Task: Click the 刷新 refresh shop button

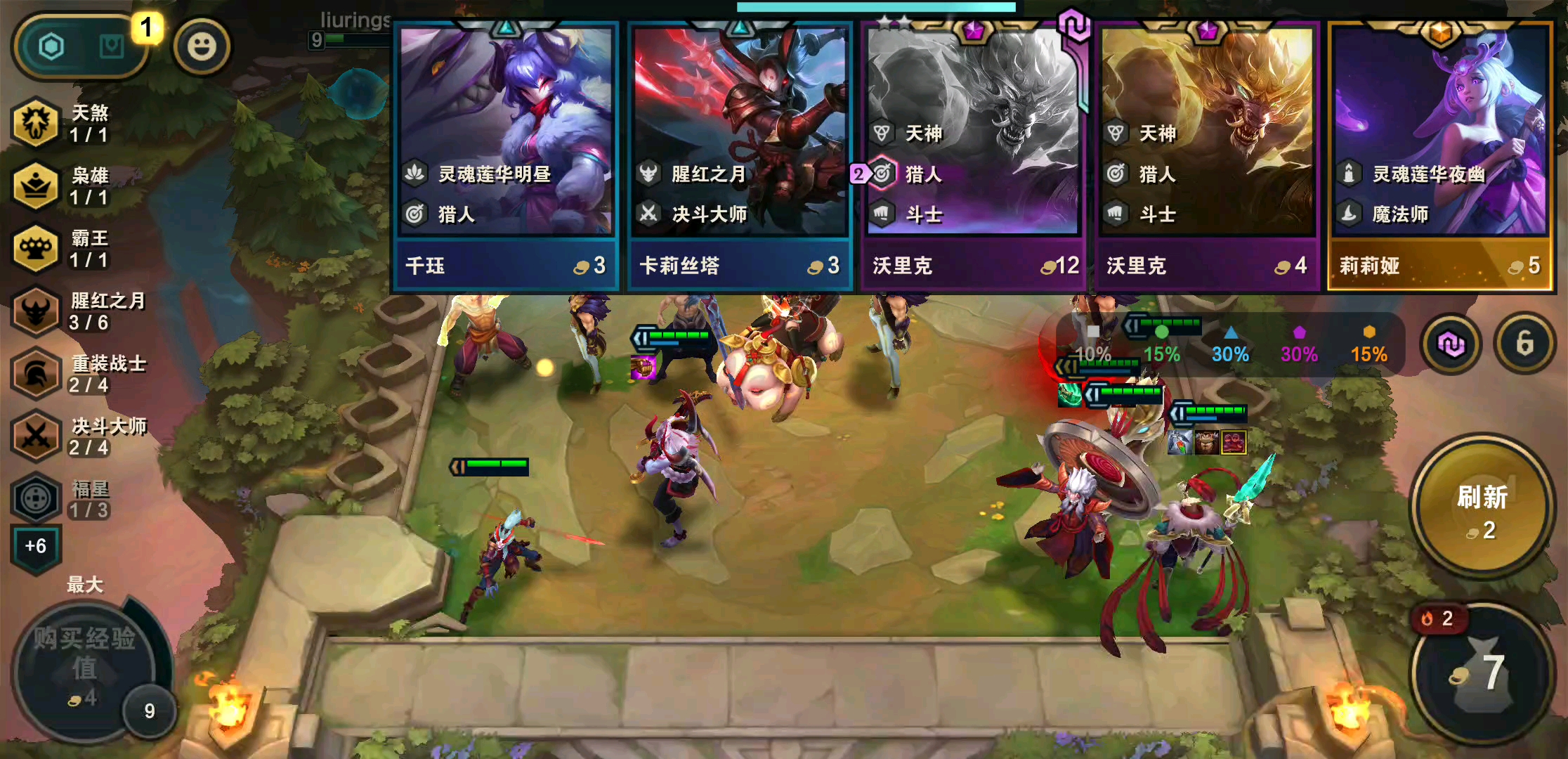Action: (x=1482, y=507)
